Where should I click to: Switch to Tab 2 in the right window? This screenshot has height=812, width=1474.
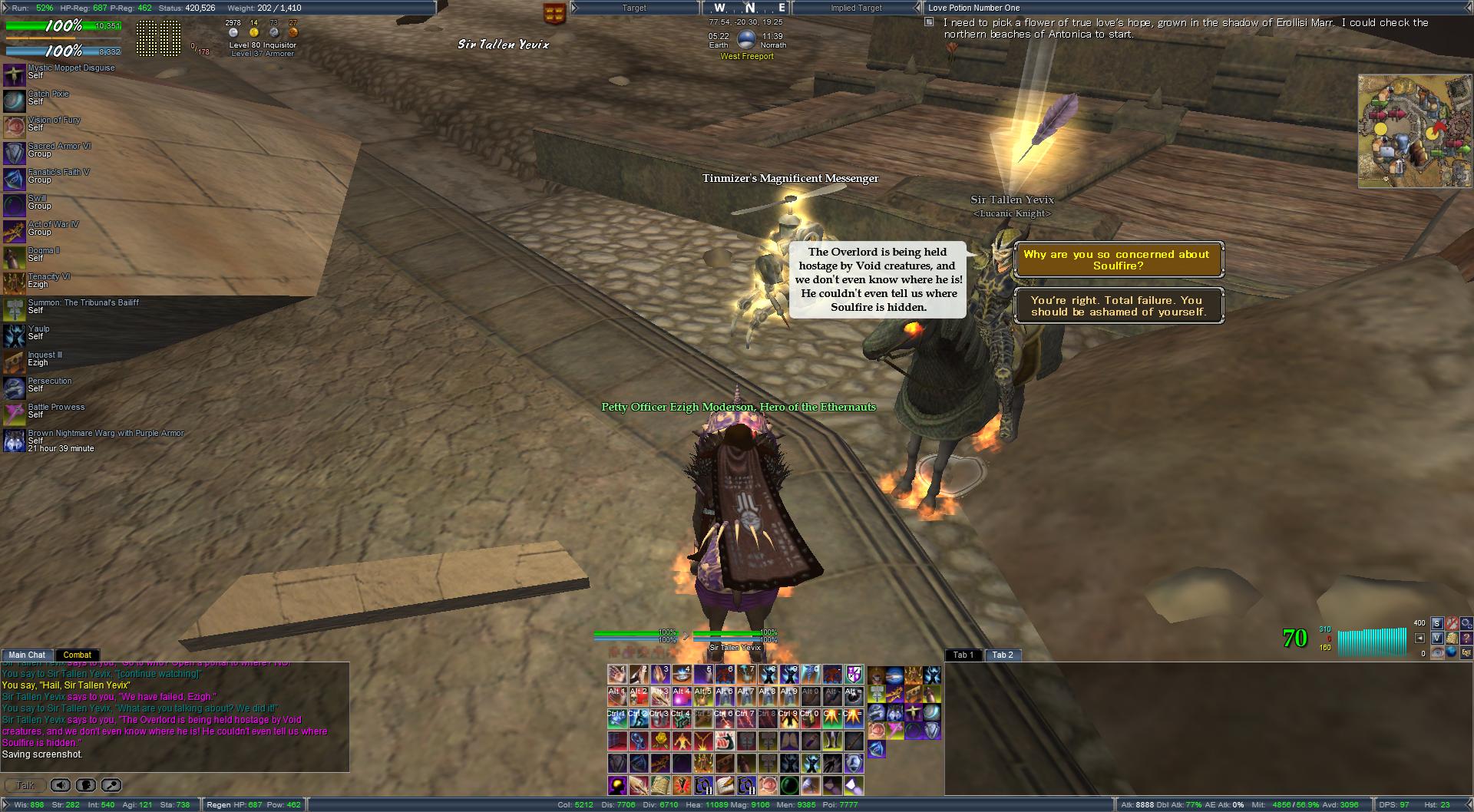1003,655
